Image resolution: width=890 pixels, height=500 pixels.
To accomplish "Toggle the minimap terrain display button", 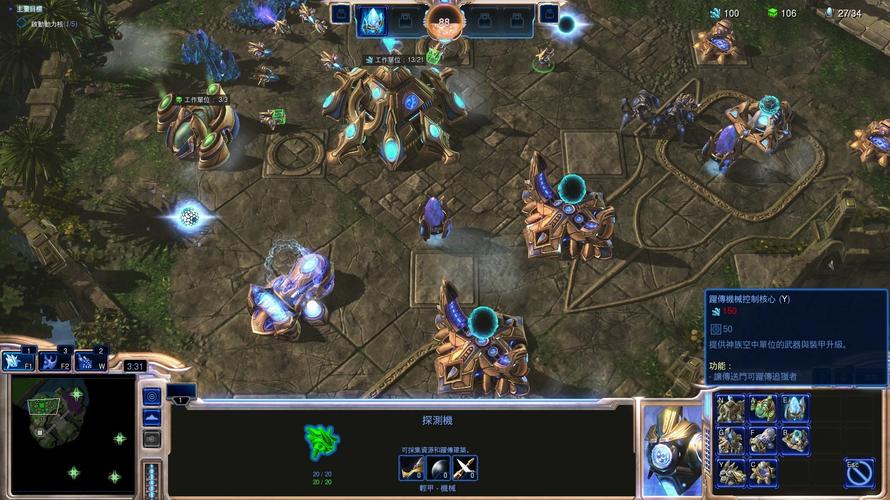I will coord(152,417).
